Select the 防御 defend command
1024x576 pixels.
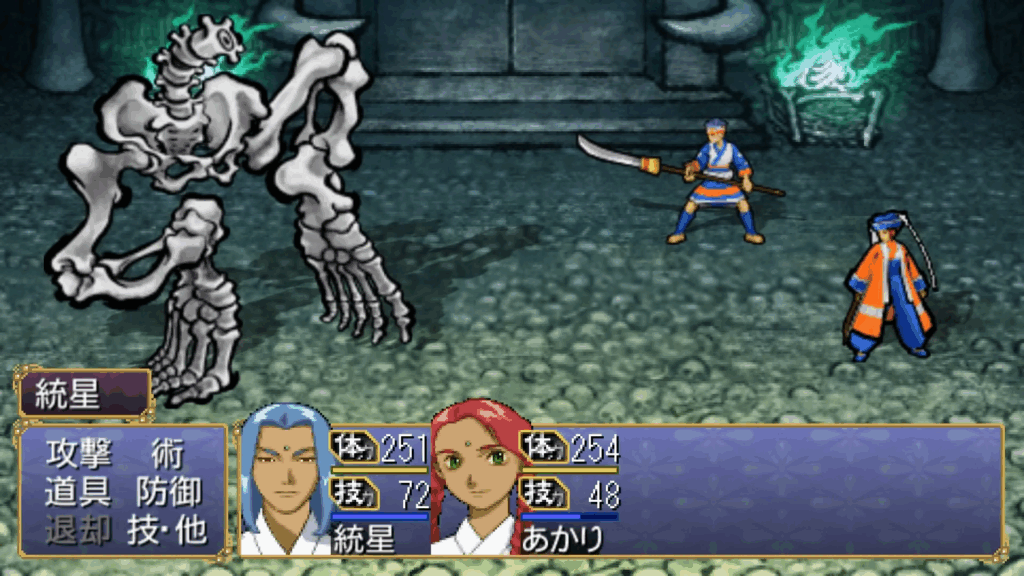pyautogui.click(x=166, y=492)
